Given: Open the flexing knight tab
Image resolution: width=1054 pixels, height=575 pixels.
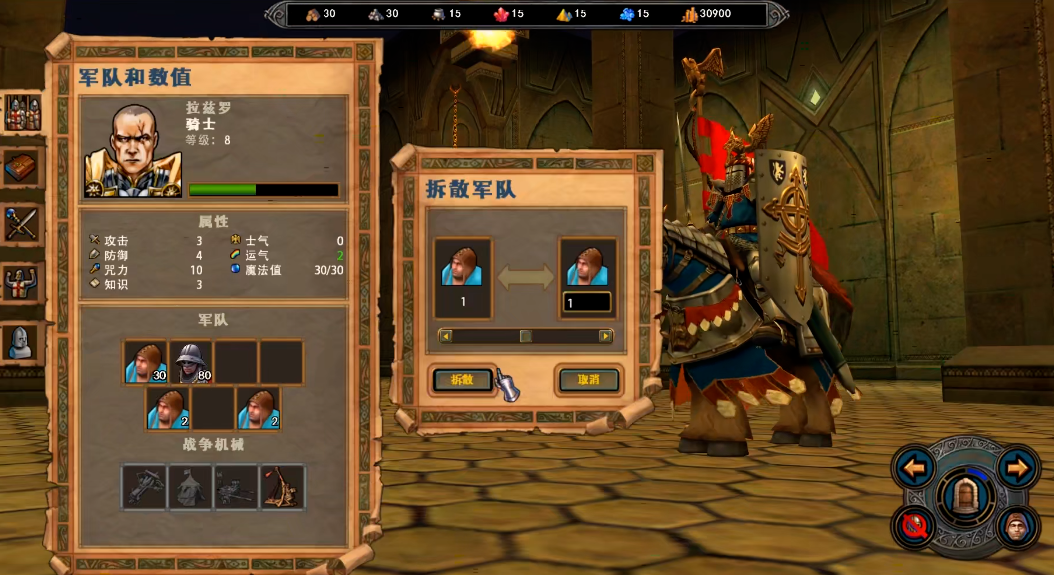Looking at the screenshot, I should coord(22,284).
